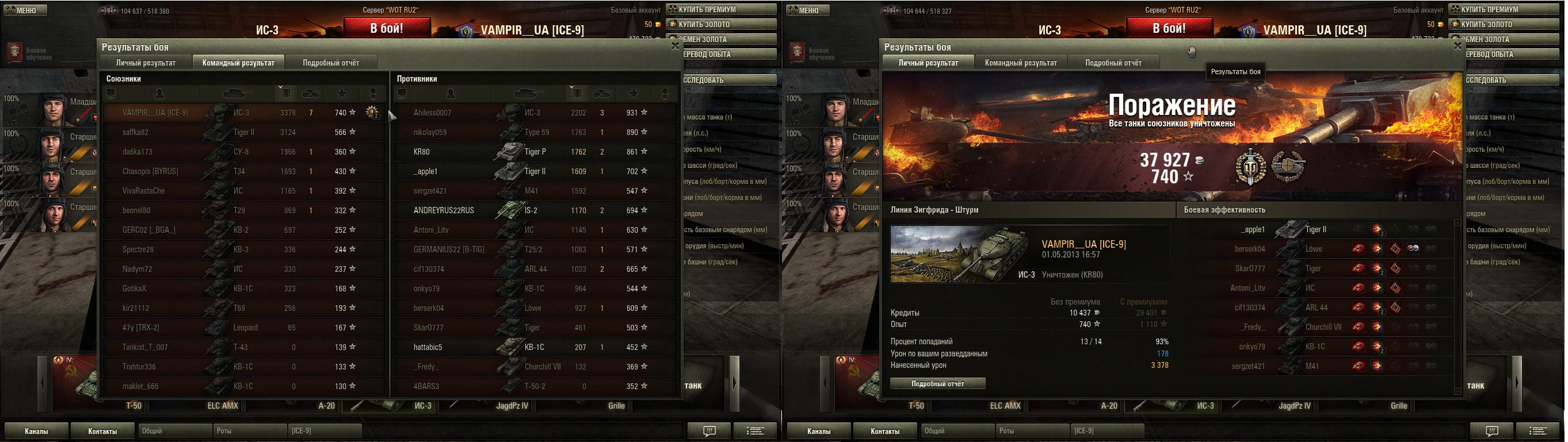Viewport: 1568px width, 442px height.
Task: Click hattabic5's КВ-1С enemy row
Action: click(x=535, y=347)
